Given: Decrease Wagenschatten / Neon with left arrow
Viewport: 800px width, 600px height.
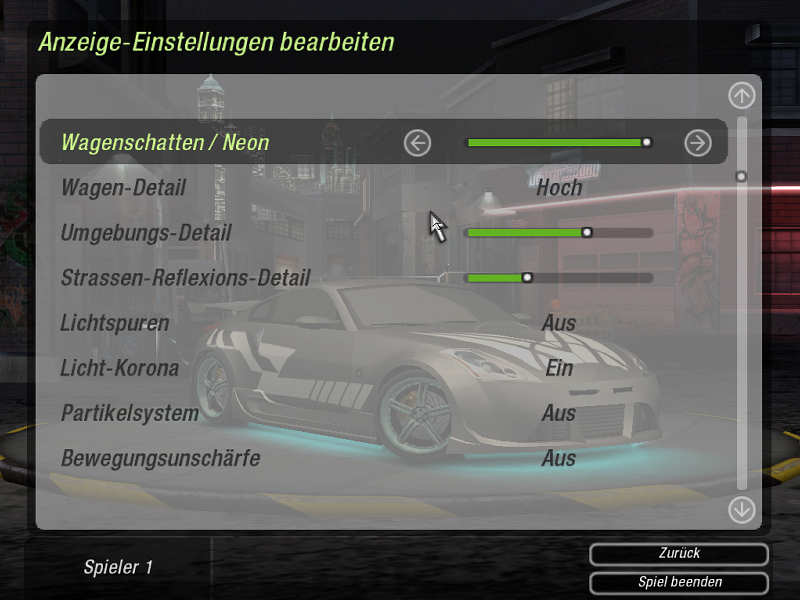Looking at the screenshot, I should [x=417, y=143].
